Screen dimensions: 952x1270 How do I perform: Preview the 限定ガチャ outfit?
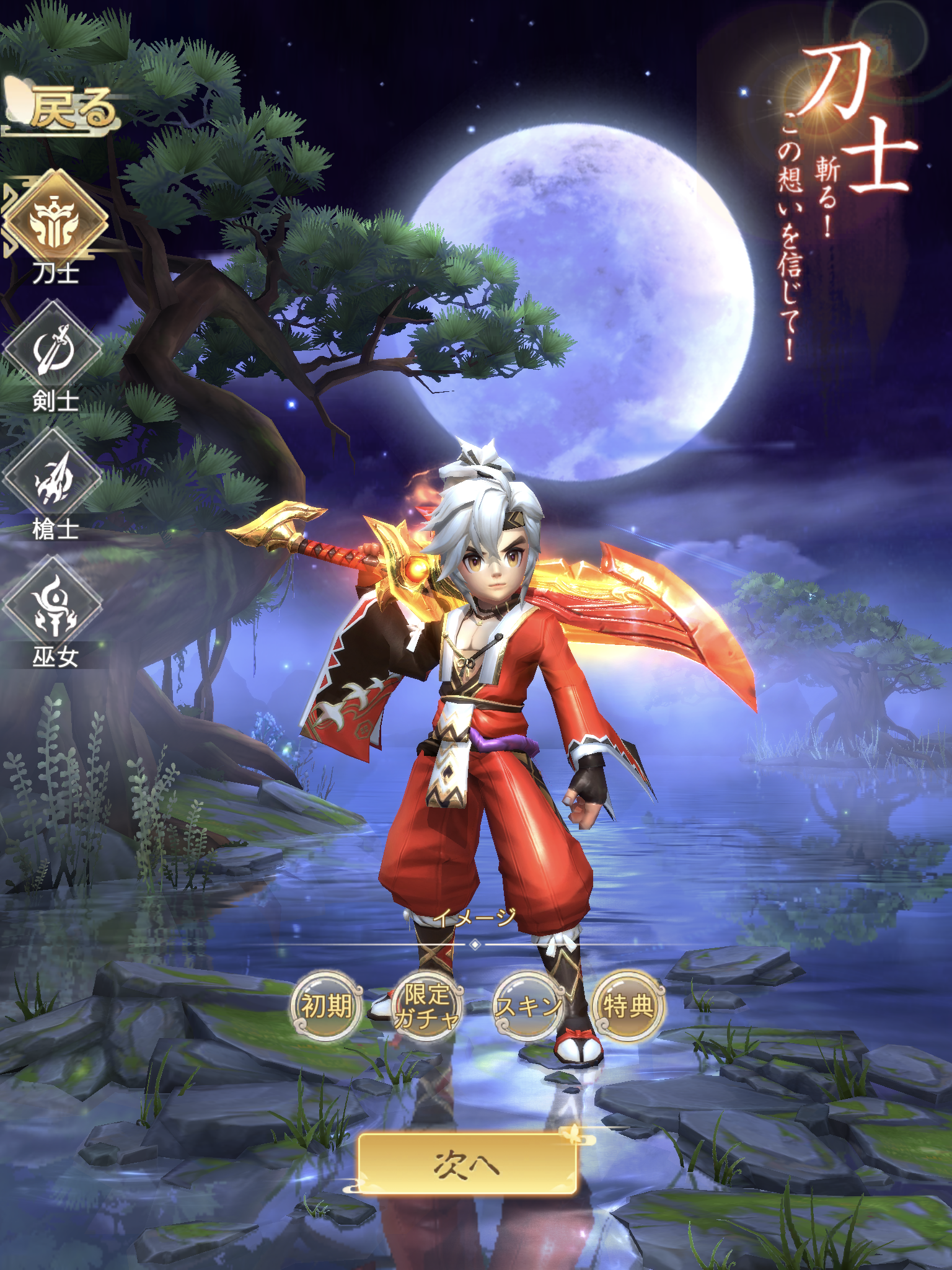click(426, 1006)
